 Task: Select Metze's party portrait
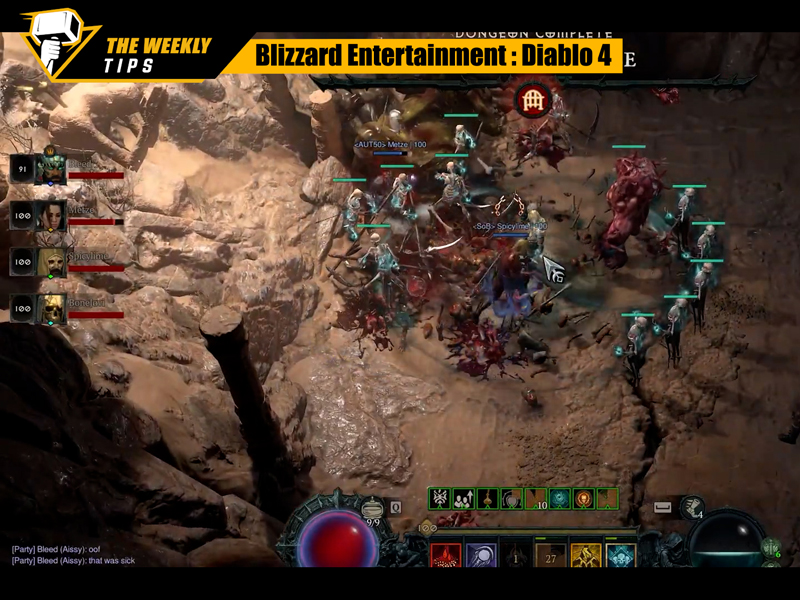click(52, 216)
